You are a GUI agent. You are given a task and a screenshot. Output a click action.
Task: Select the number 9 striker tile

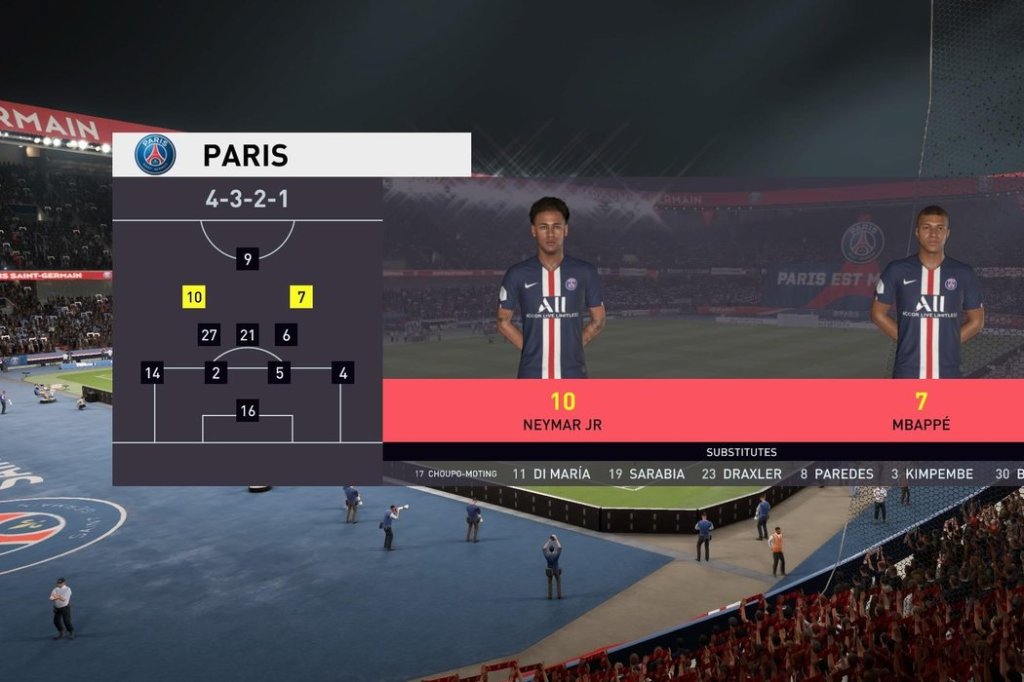tap(247, 259)
